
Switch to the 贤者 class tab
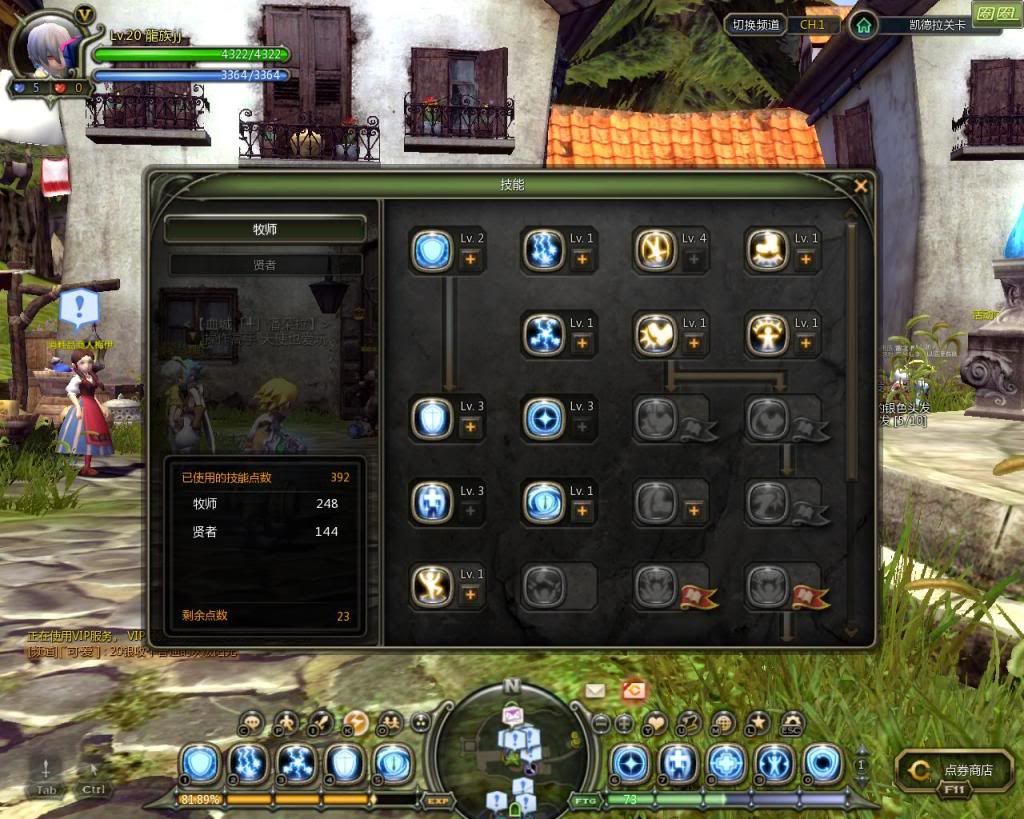pyautogui.click(x=265, y=265)
